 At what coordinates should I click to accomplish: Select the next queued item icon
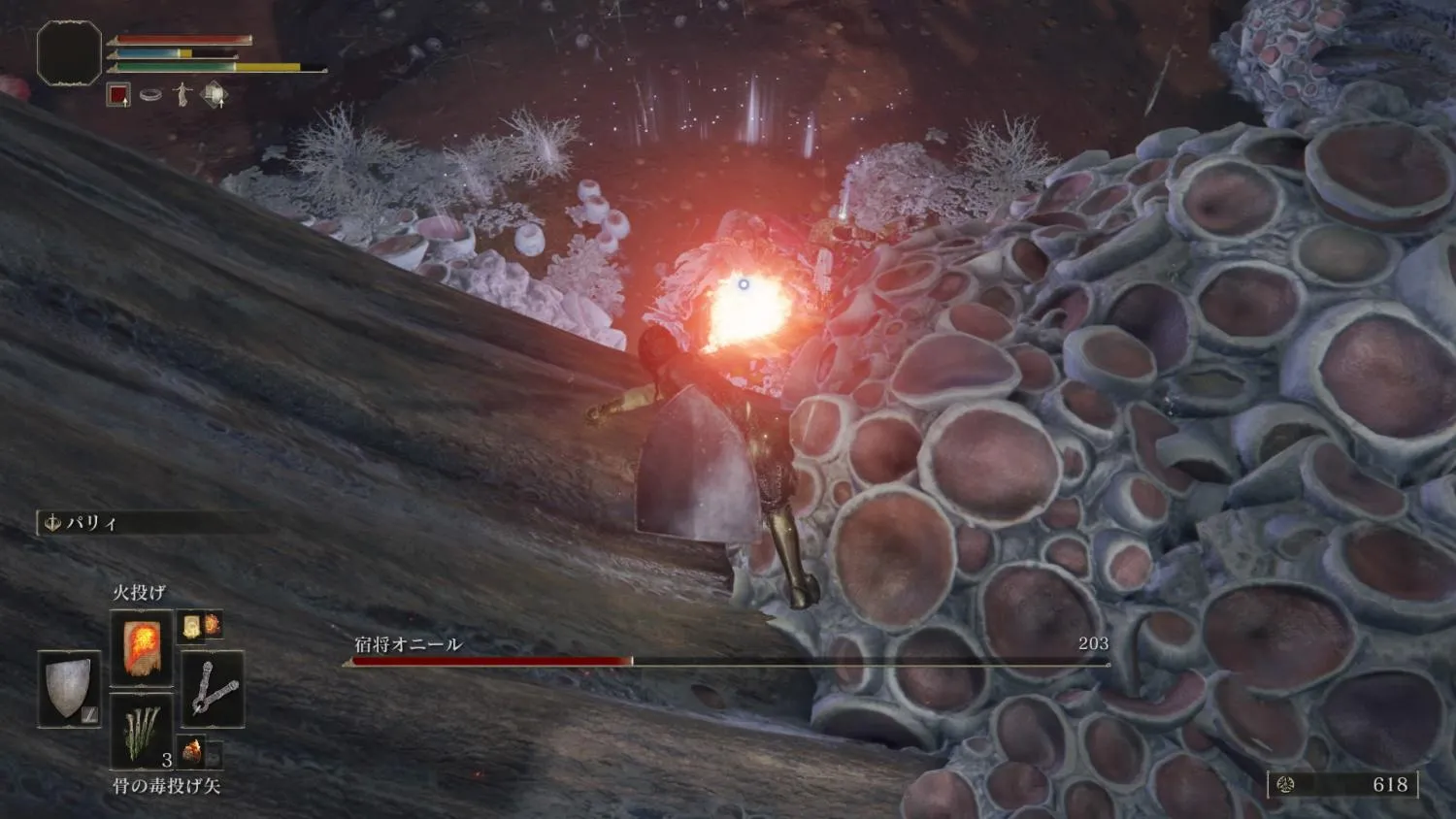(x=199, y=751)
